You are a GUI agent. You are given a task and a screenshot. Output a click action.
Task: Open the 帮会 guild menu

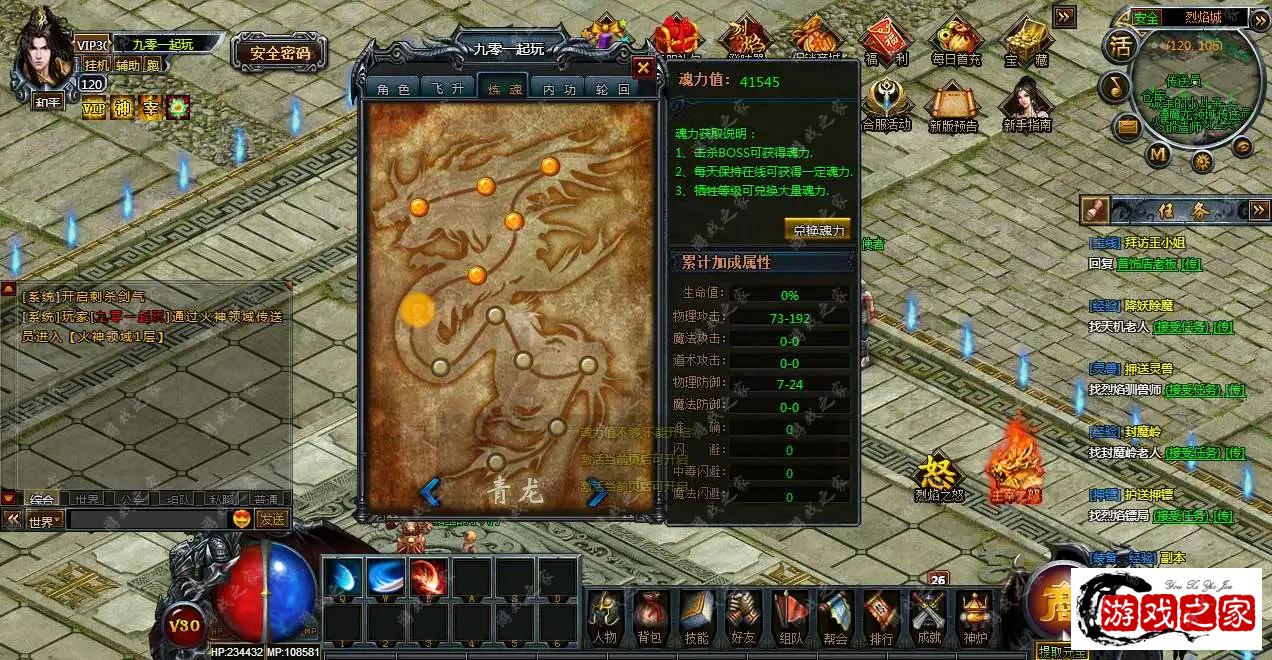click(x=835, y=615)
